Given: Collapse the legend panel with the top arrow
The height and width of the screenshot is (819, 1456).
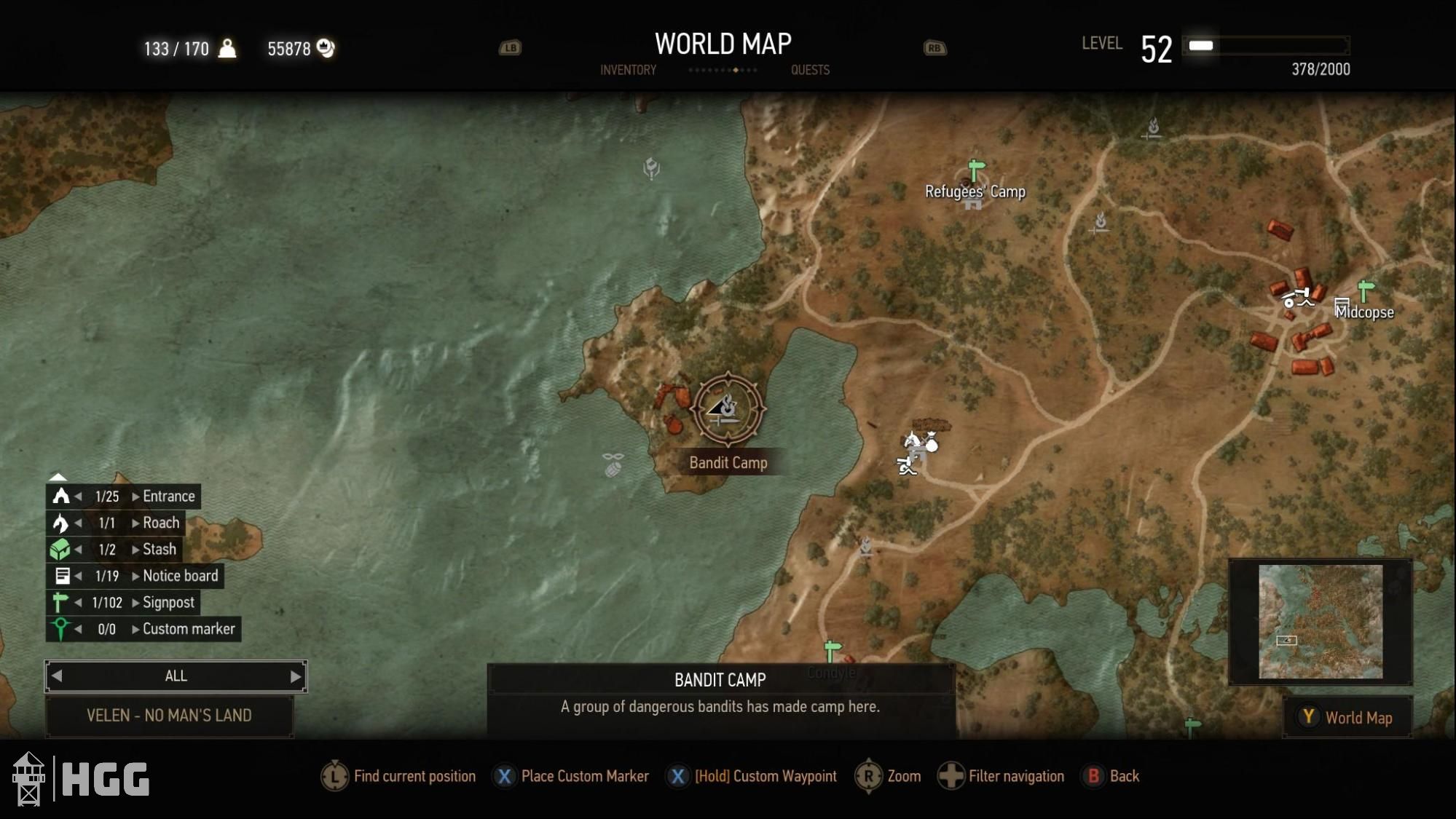Looking at the screenshot, I should pyautogui.click(x=58, y=478).
